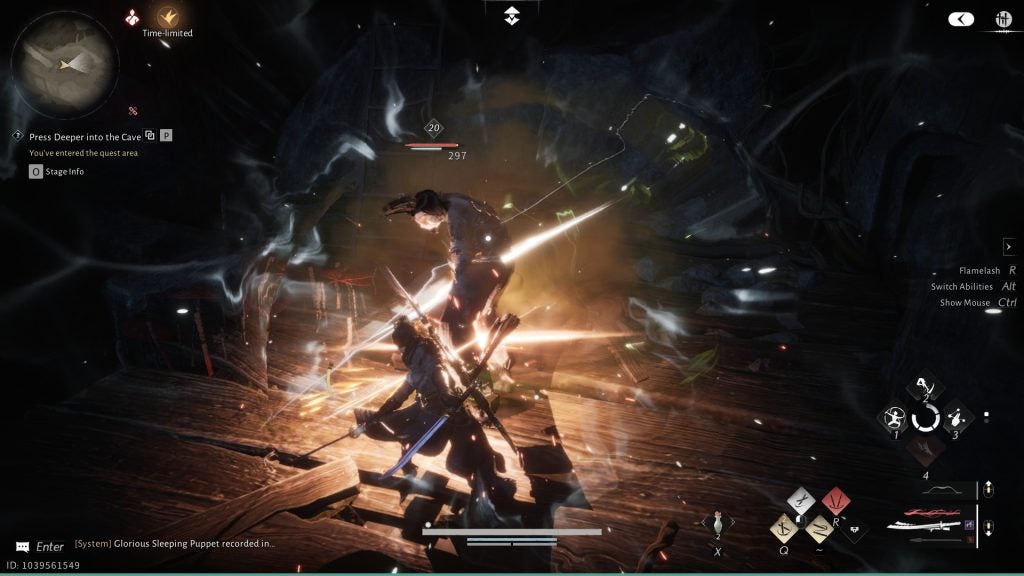1024x576 pixels.
Task: Expand the collapsed key hints panel arrow
Action: tap(1009, 247)
